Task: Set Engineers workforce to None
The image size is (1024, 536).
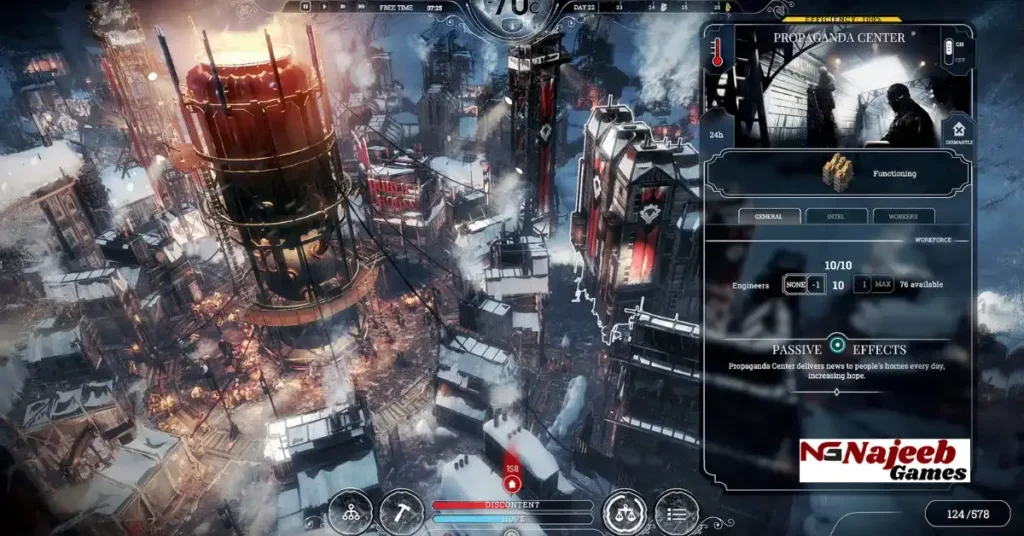Action: 794,285
